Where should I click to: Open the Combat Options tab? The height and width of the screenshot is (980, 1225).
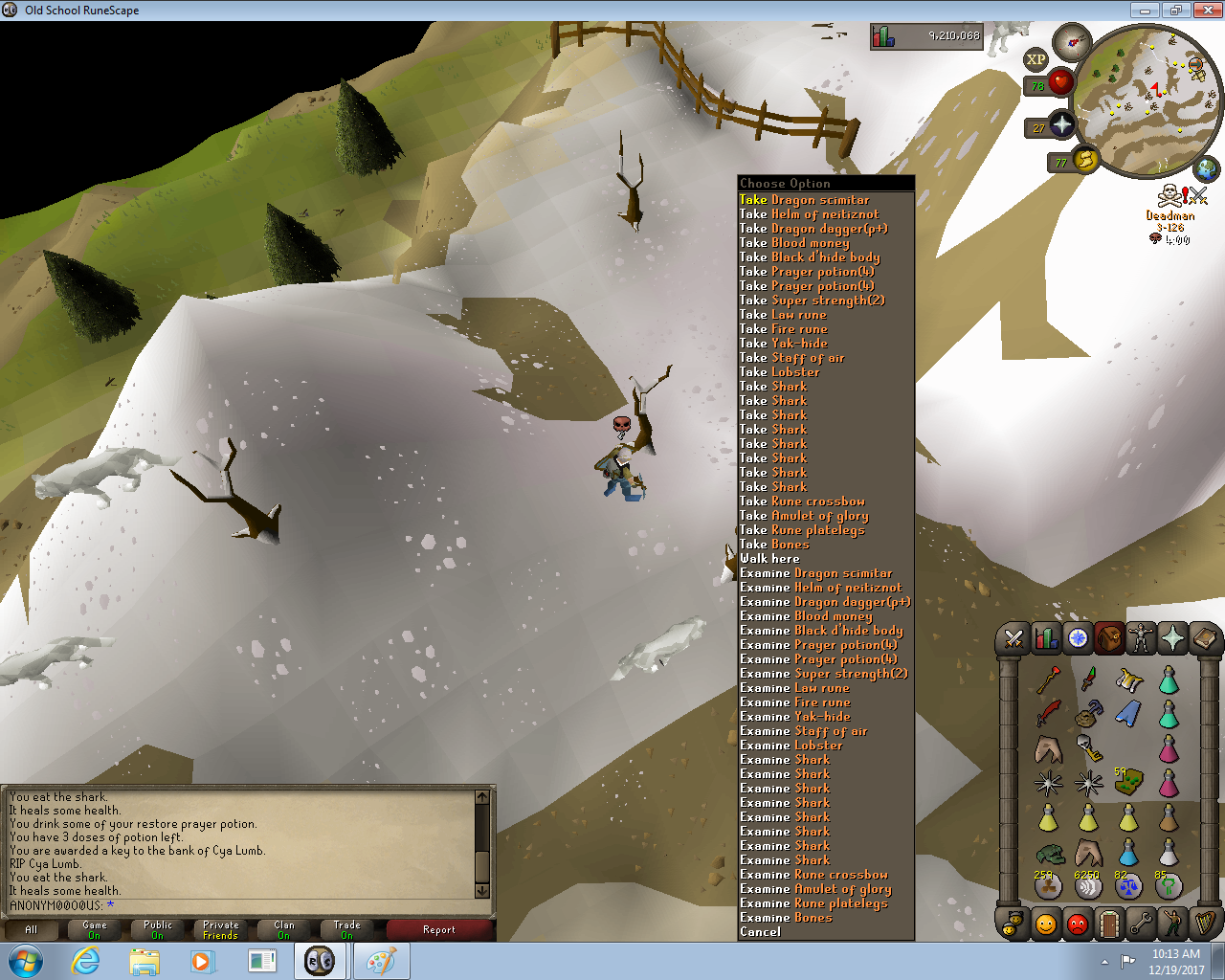point(1013,638)
